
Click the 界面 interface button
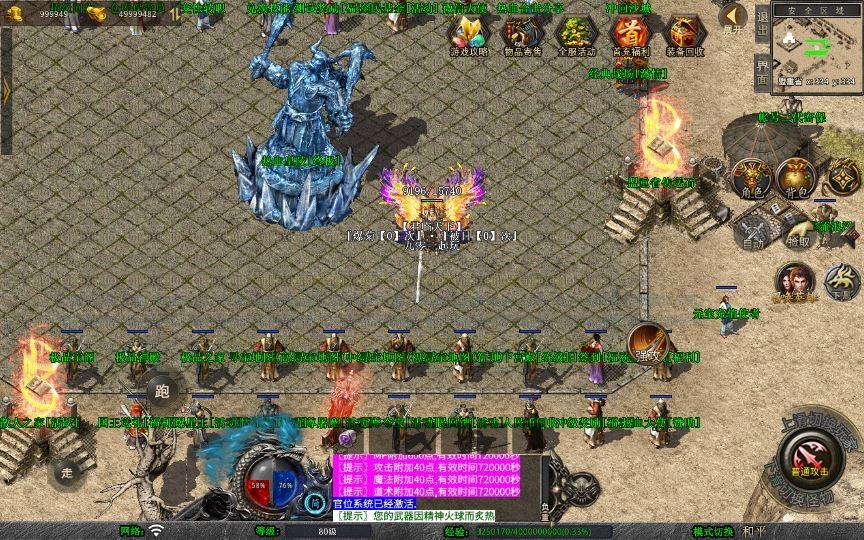point(762,71)
